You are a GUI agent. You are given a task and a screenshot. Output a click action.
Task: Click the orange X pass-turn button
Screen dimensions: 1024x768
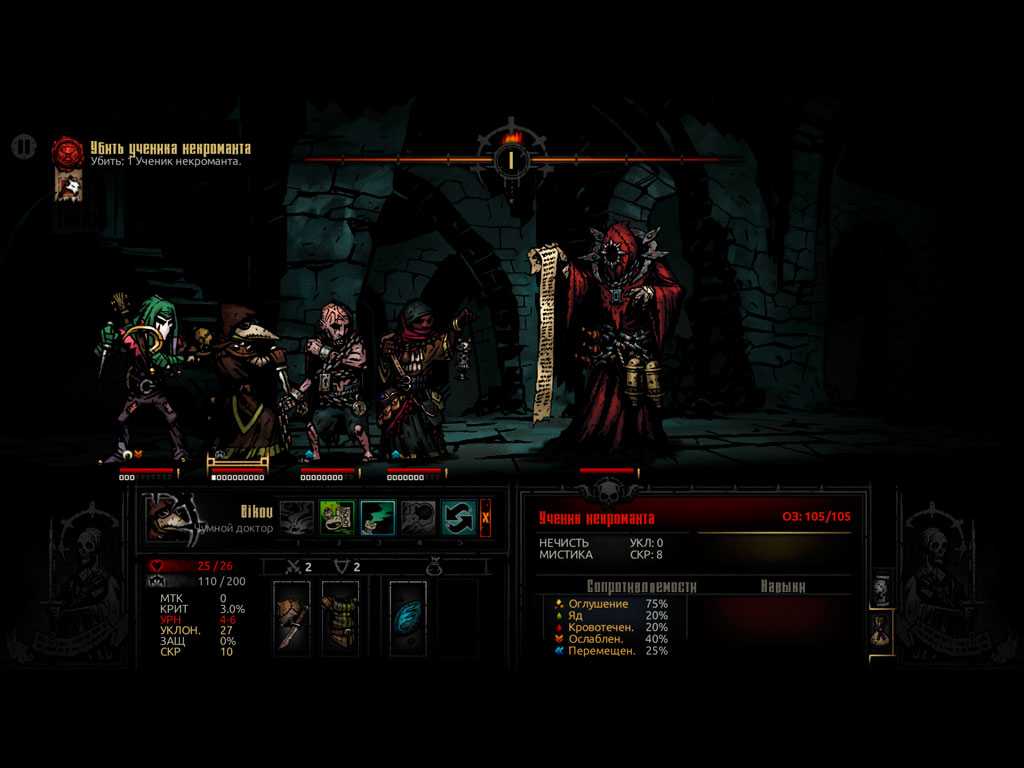486,517
